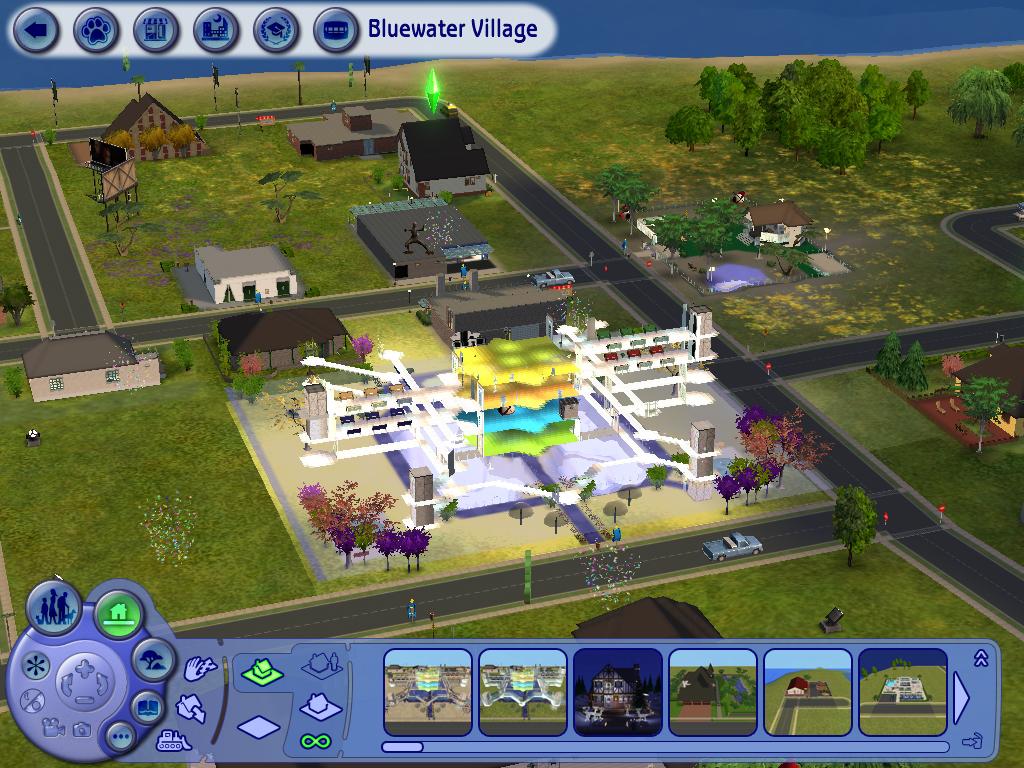Open the downtown night skyline button
The width and height of the screenshot is (1024, 768).
(216, 30)
